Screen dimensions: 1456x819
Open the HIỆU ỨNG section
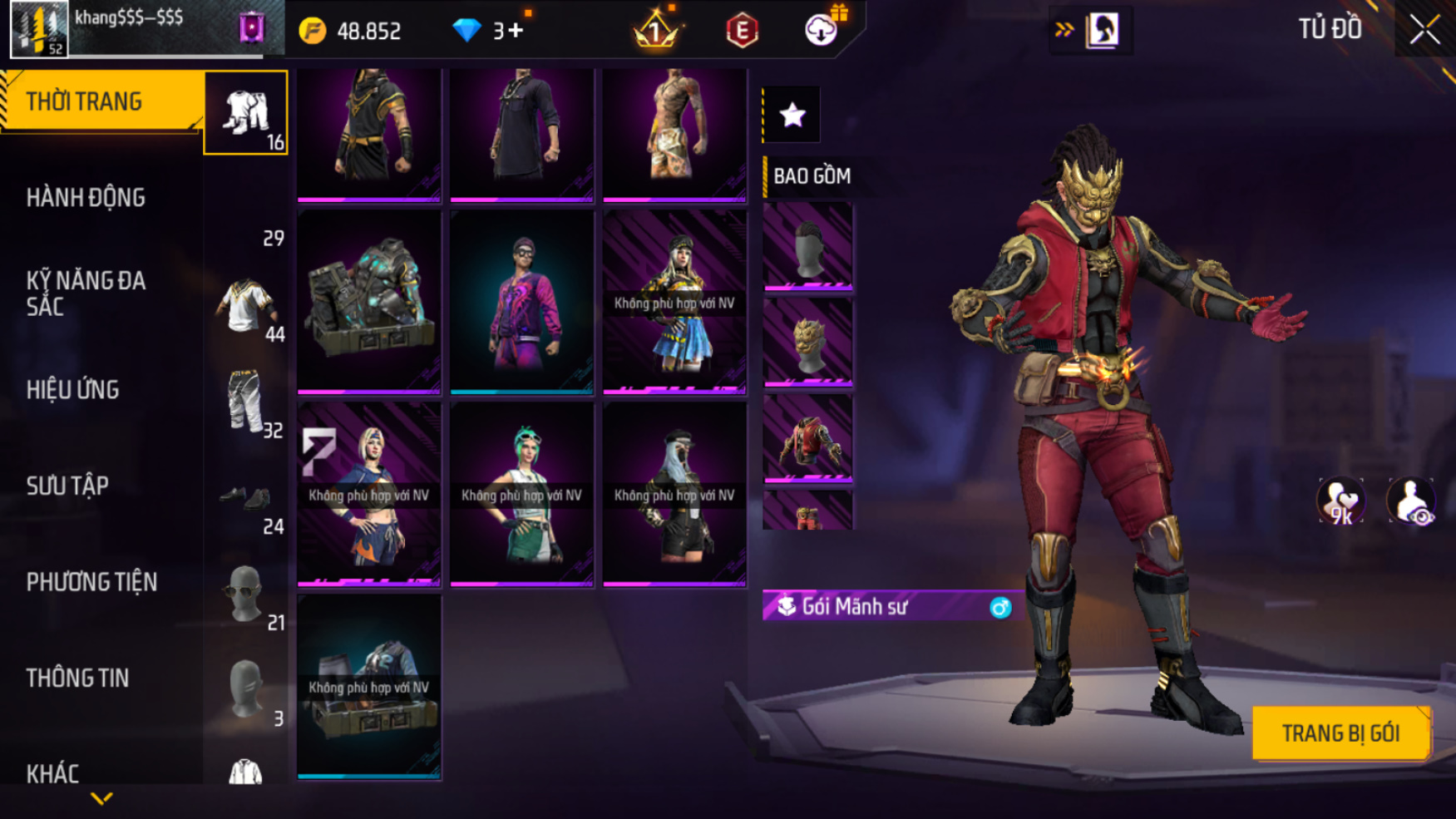pos(73,390)
